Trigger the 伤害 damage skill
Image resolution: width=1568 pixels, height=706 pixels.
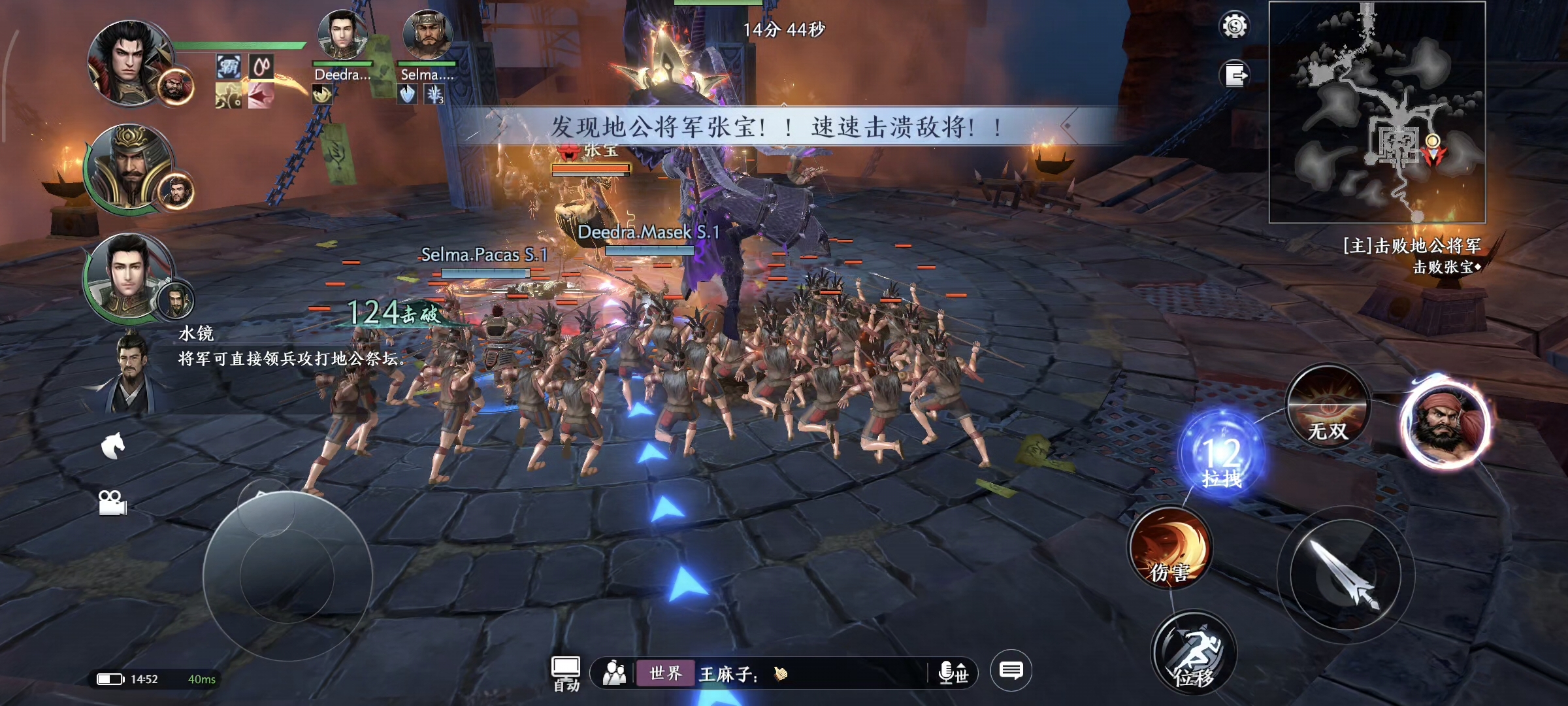(1169, 549)
